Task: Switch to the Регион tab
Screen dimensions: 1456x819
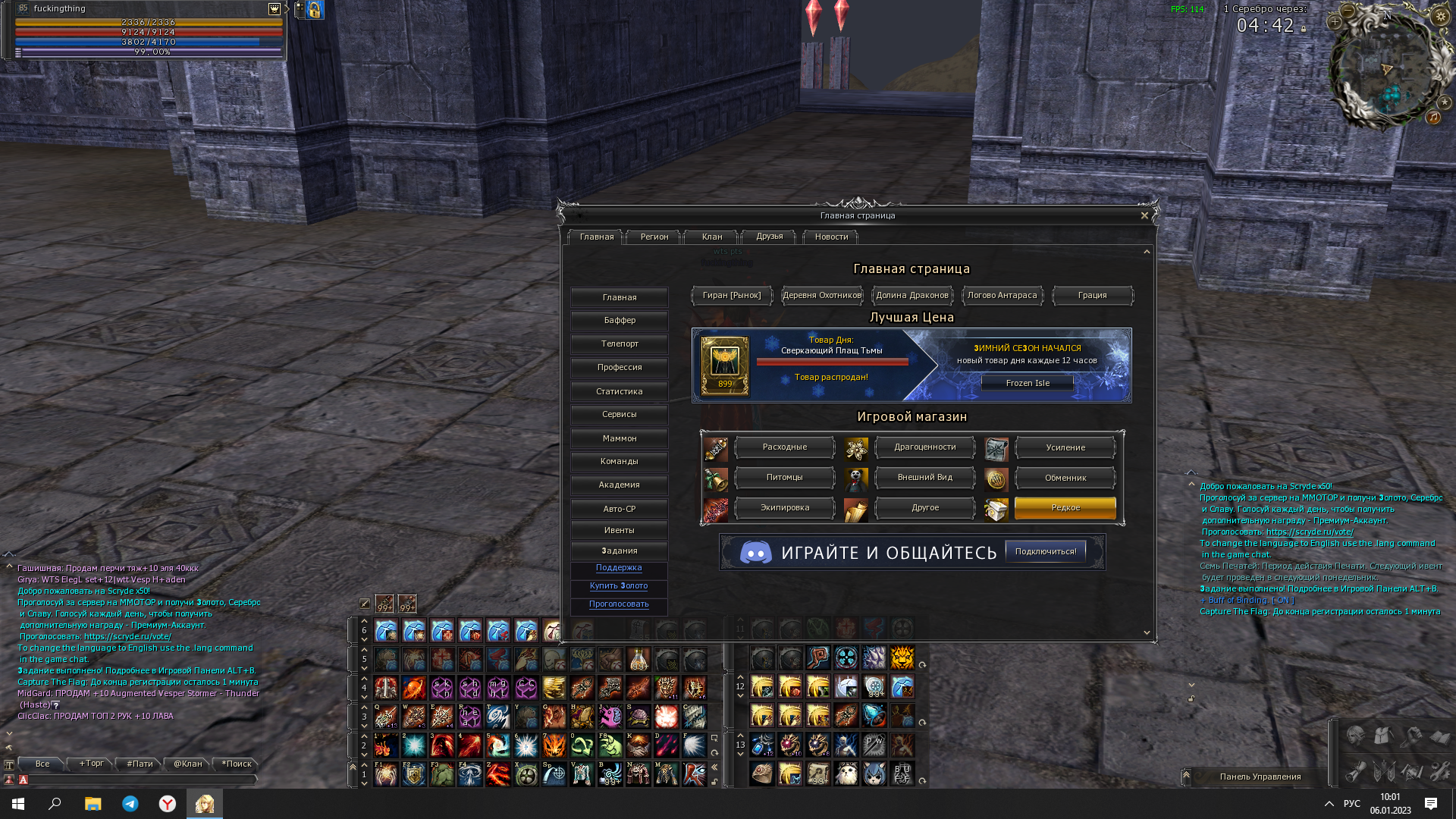Action: [x=654, y=237]
